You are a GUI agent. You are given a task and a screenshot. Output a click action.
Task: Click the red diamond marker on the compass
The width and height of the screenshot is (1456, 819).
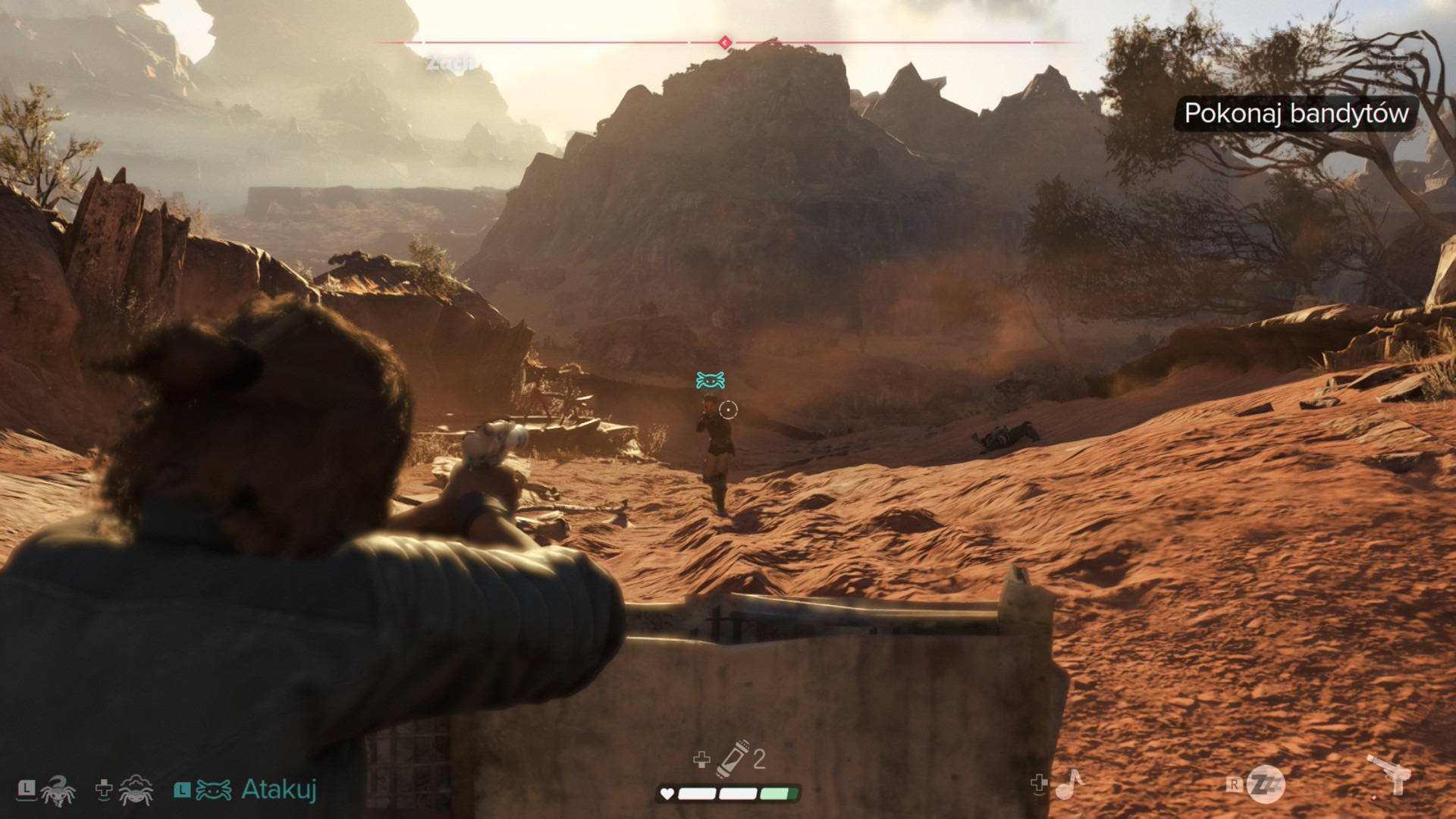pos(725,42)
